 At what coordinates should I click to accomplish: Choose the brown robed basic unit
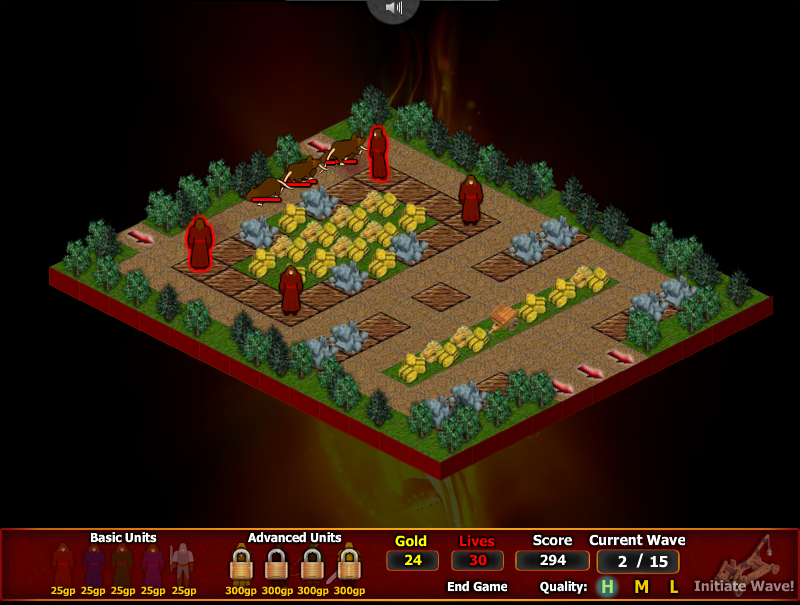pyautogui.click(x=123, y=565)
